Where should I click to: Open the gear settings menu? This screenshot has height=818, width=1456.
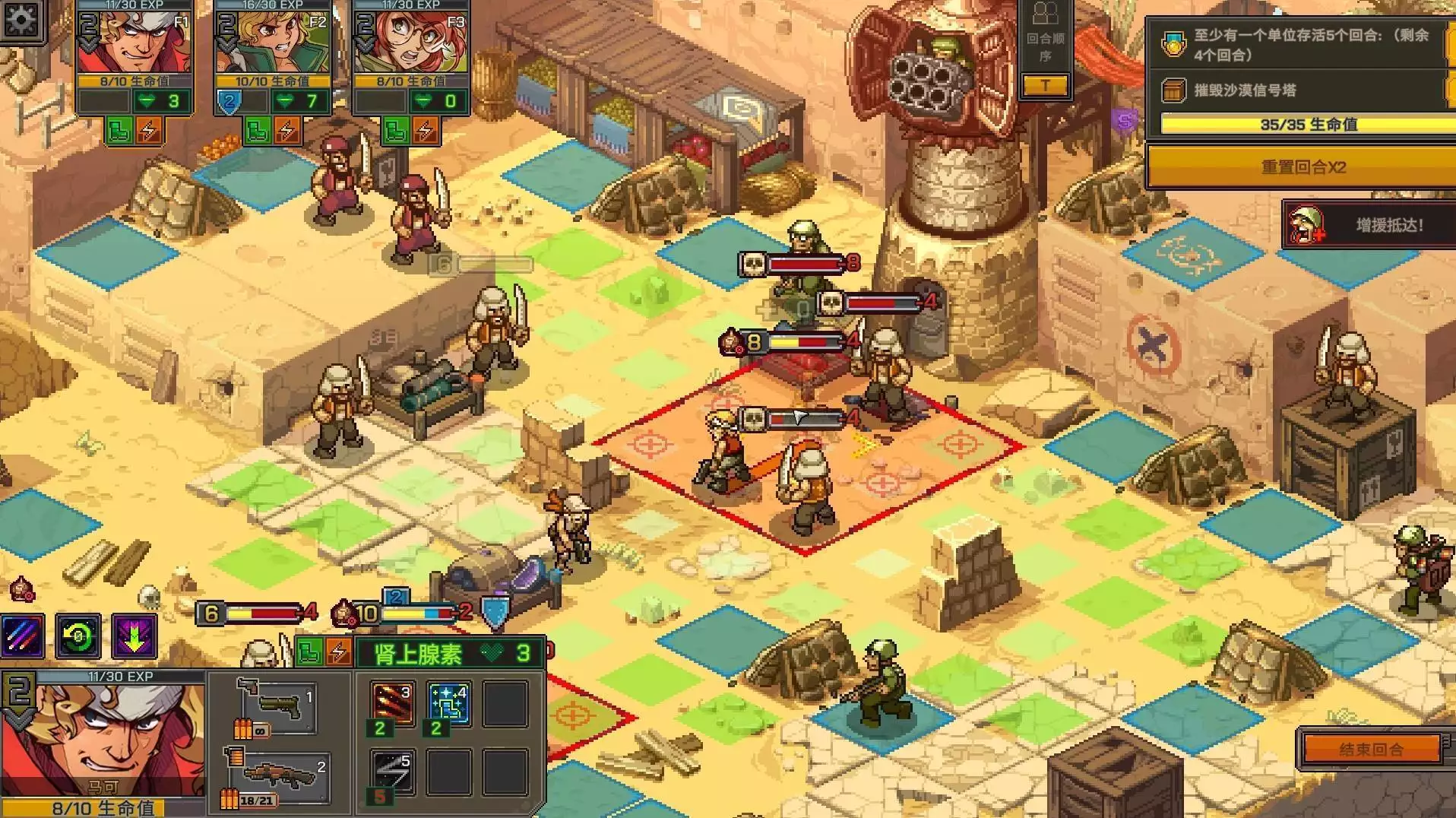(x=21, y=20)
